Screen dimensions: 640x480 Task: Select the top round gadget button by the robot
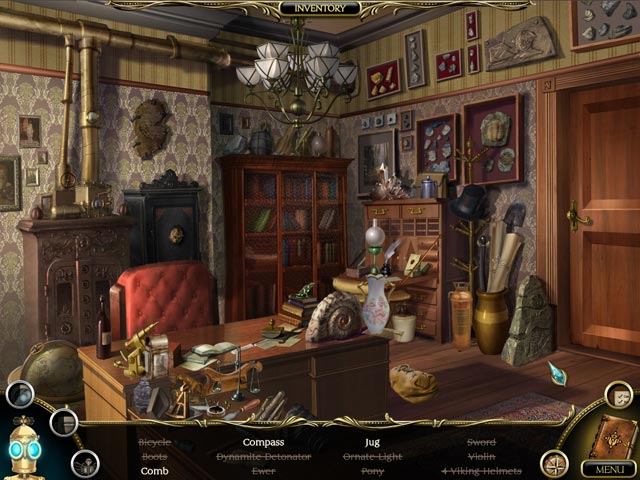pyautogui.click(x=19, y=394)
